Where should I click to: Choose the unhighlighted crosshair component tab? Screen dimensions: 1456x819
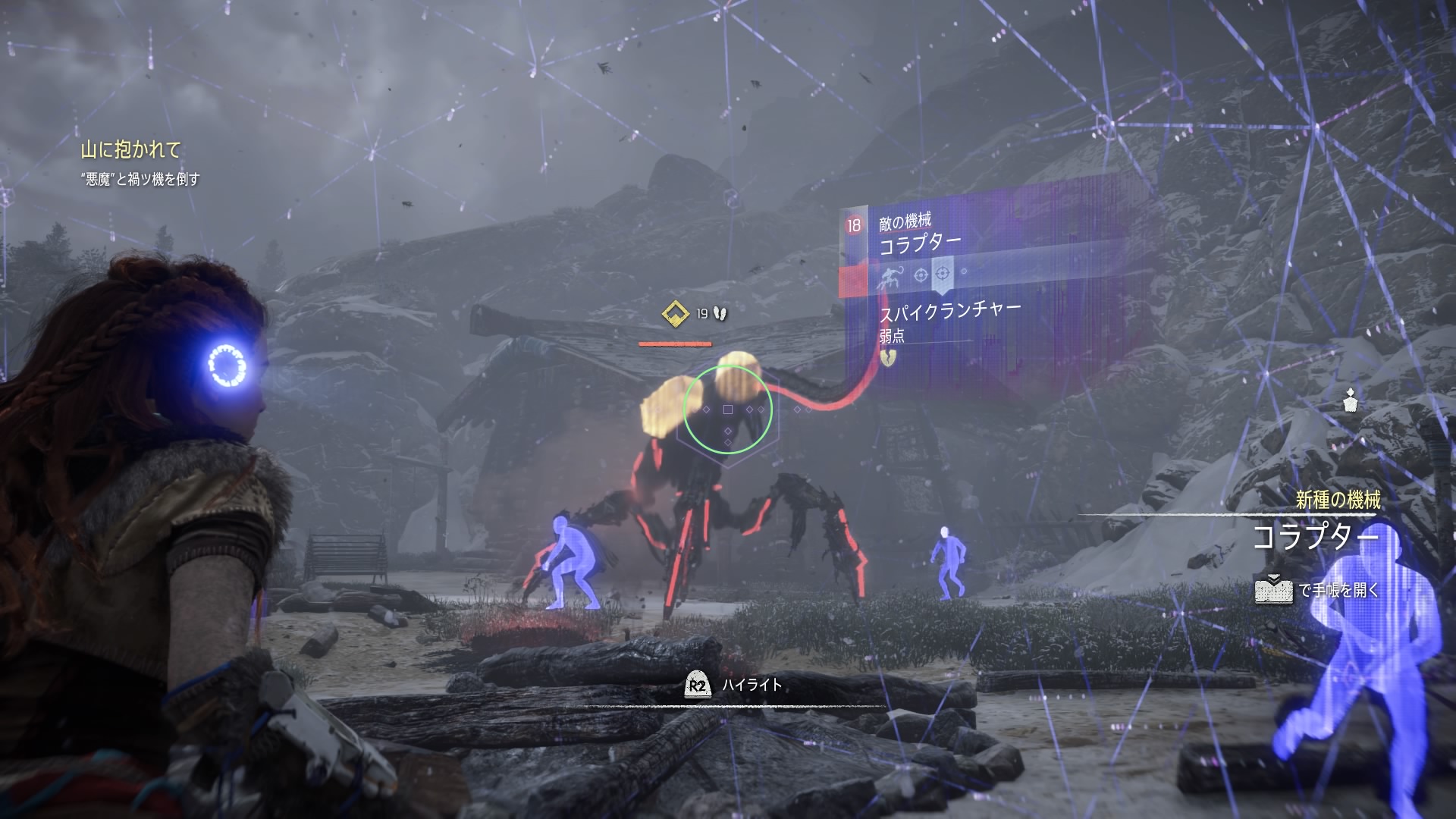921,275
